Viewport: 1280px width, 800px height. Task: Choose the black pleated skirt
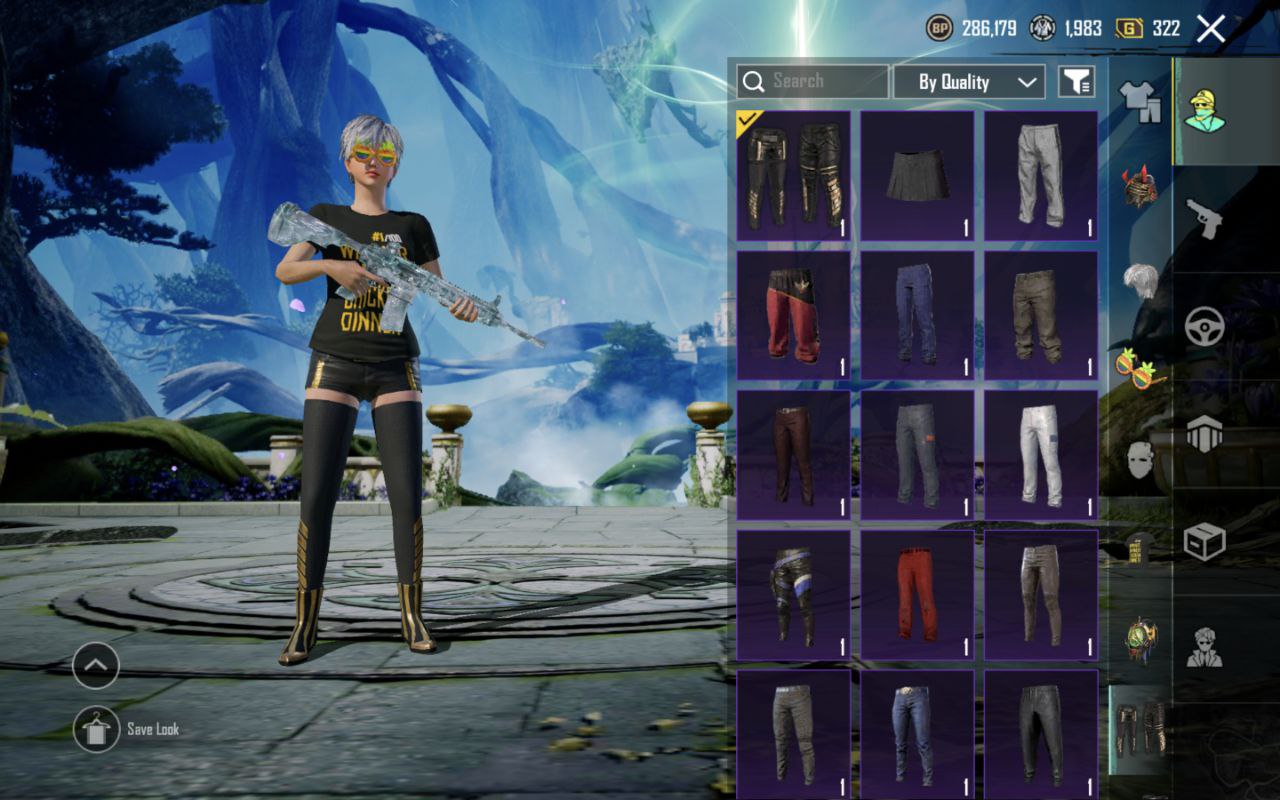[917, 175]
